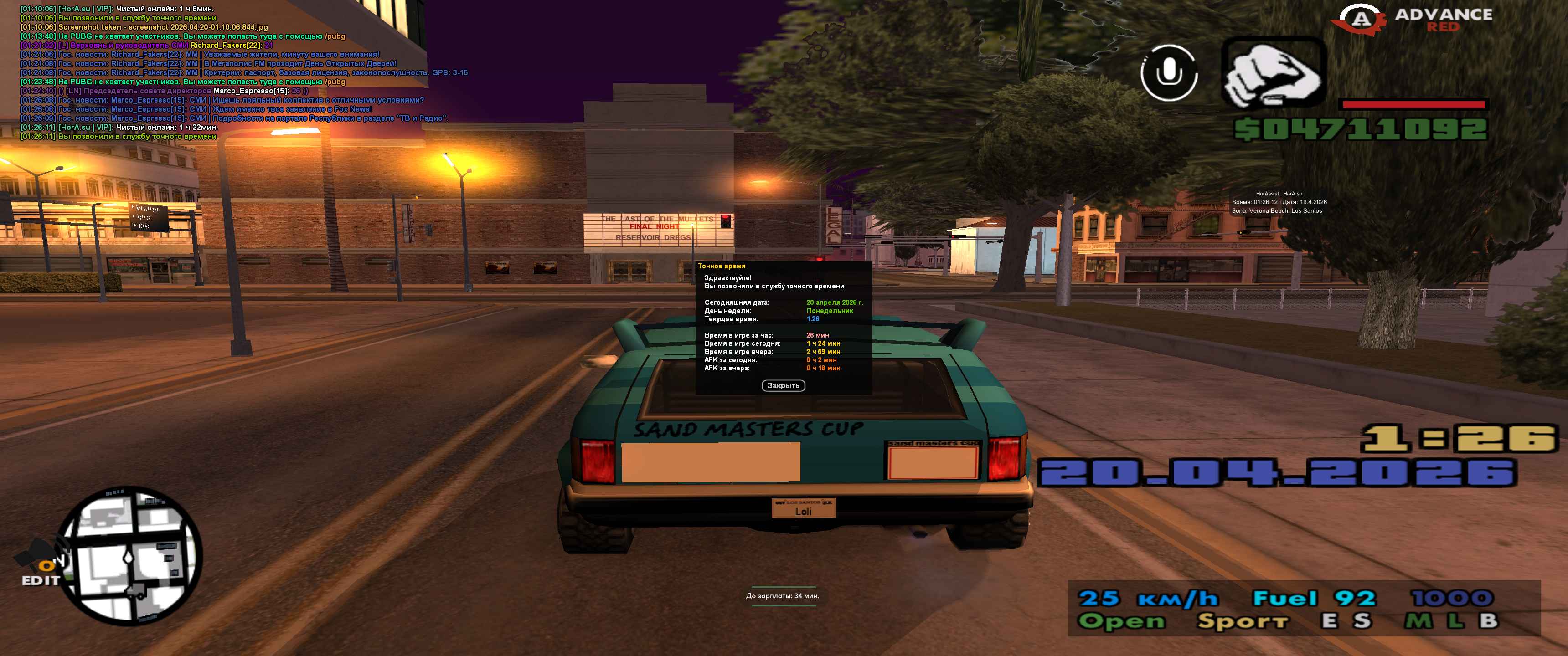Select the fist weapon icon
The width and height of the screenshot is (1568, 656).
pyautogui.click(x=1273, y=73)
